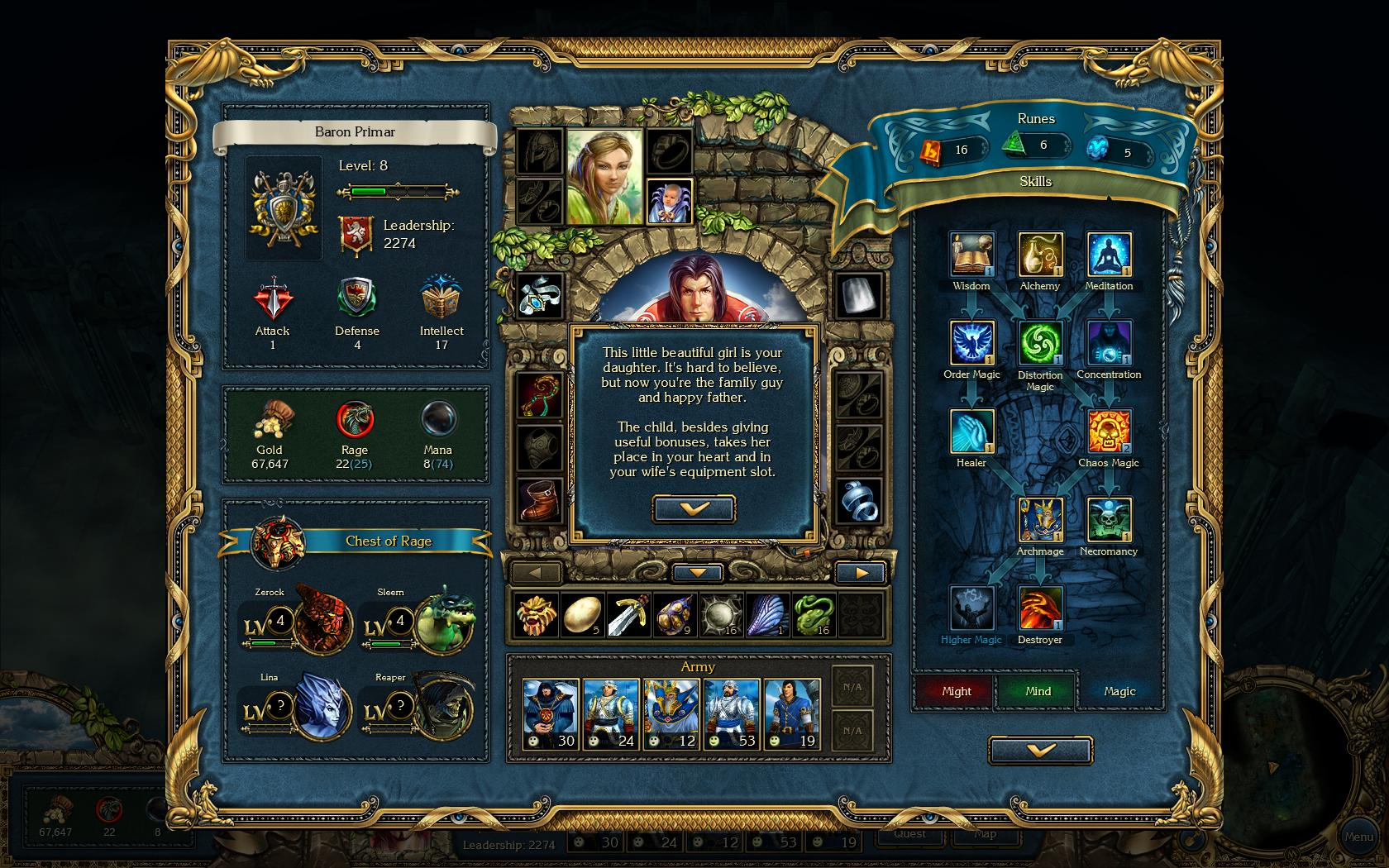The width and height of the screenshot is (1389, 868).
Task: Click the wife portrait slot
Action: pos(604,176)
